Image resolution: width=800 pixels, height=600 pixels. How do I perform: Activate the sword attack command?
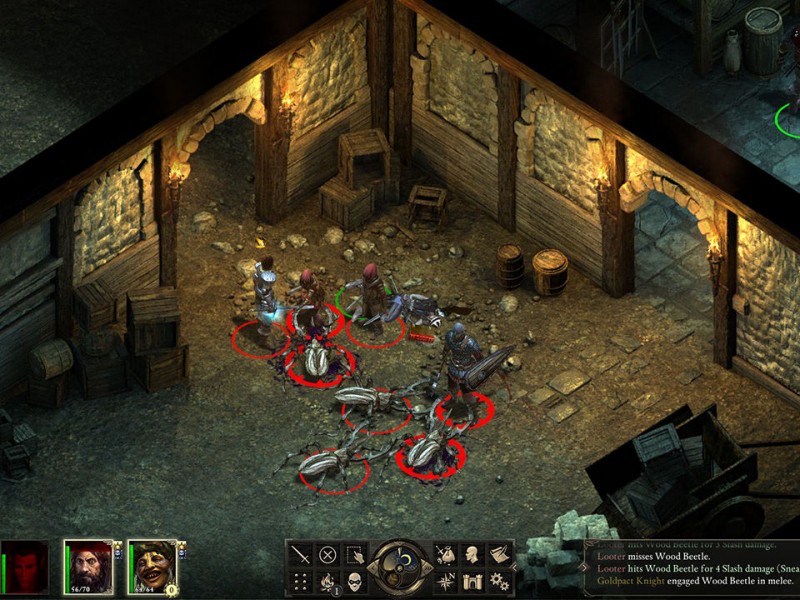[300, 555]
